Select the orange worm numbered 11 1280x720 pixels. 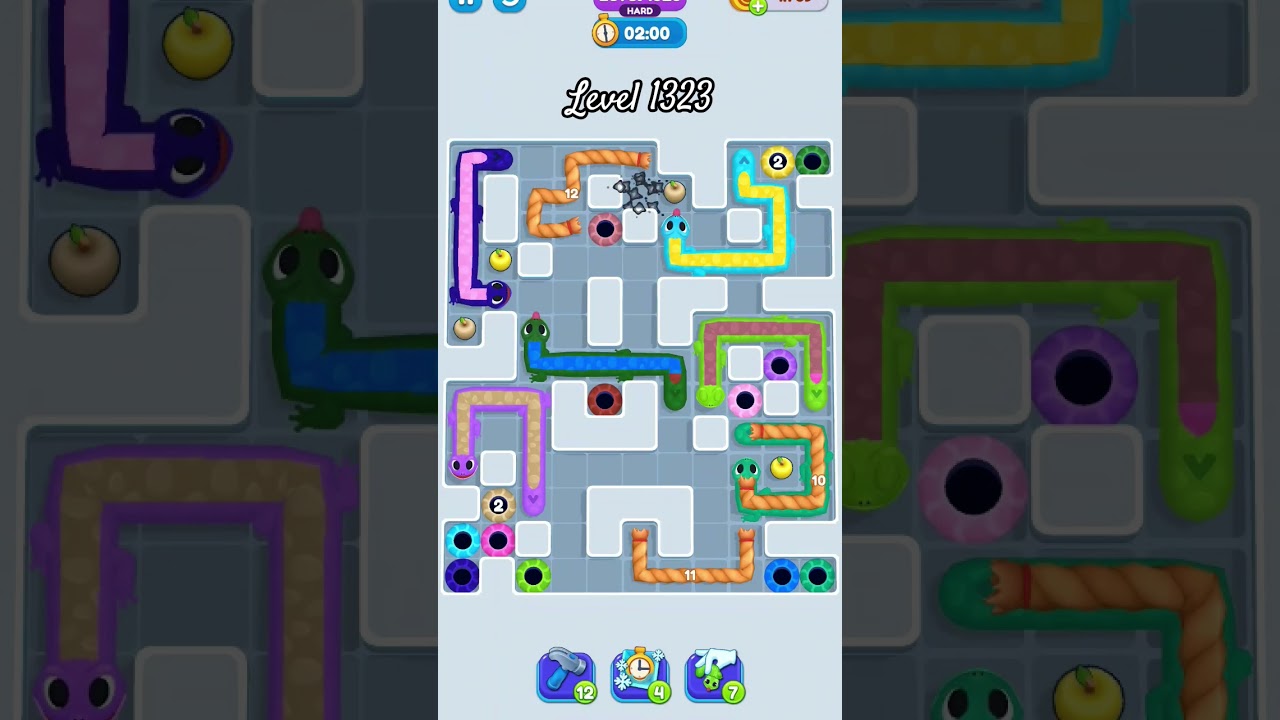pyautogui.click(x=690, y=575)
